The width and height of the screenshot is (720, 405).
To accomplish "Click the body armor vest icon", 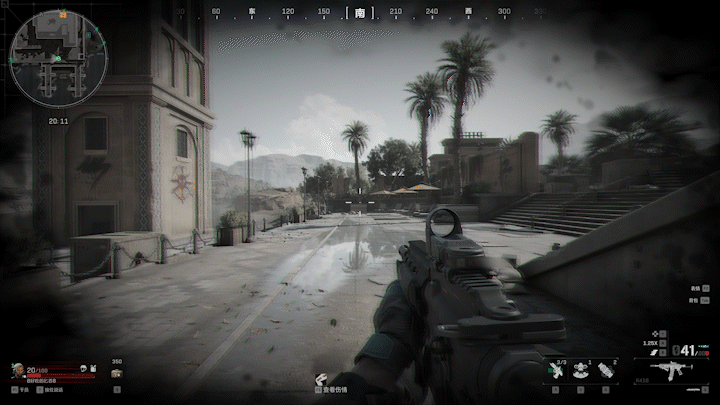I will 95,370.
